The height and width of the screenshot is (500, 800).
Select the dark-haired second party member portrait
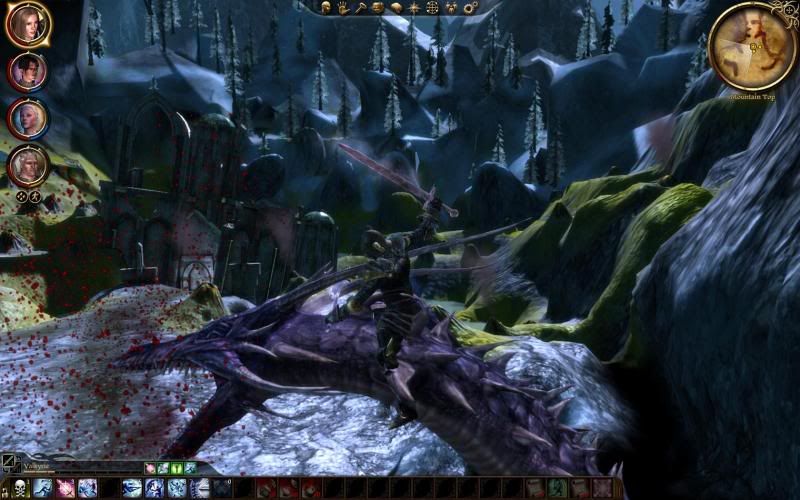point(27,71)
